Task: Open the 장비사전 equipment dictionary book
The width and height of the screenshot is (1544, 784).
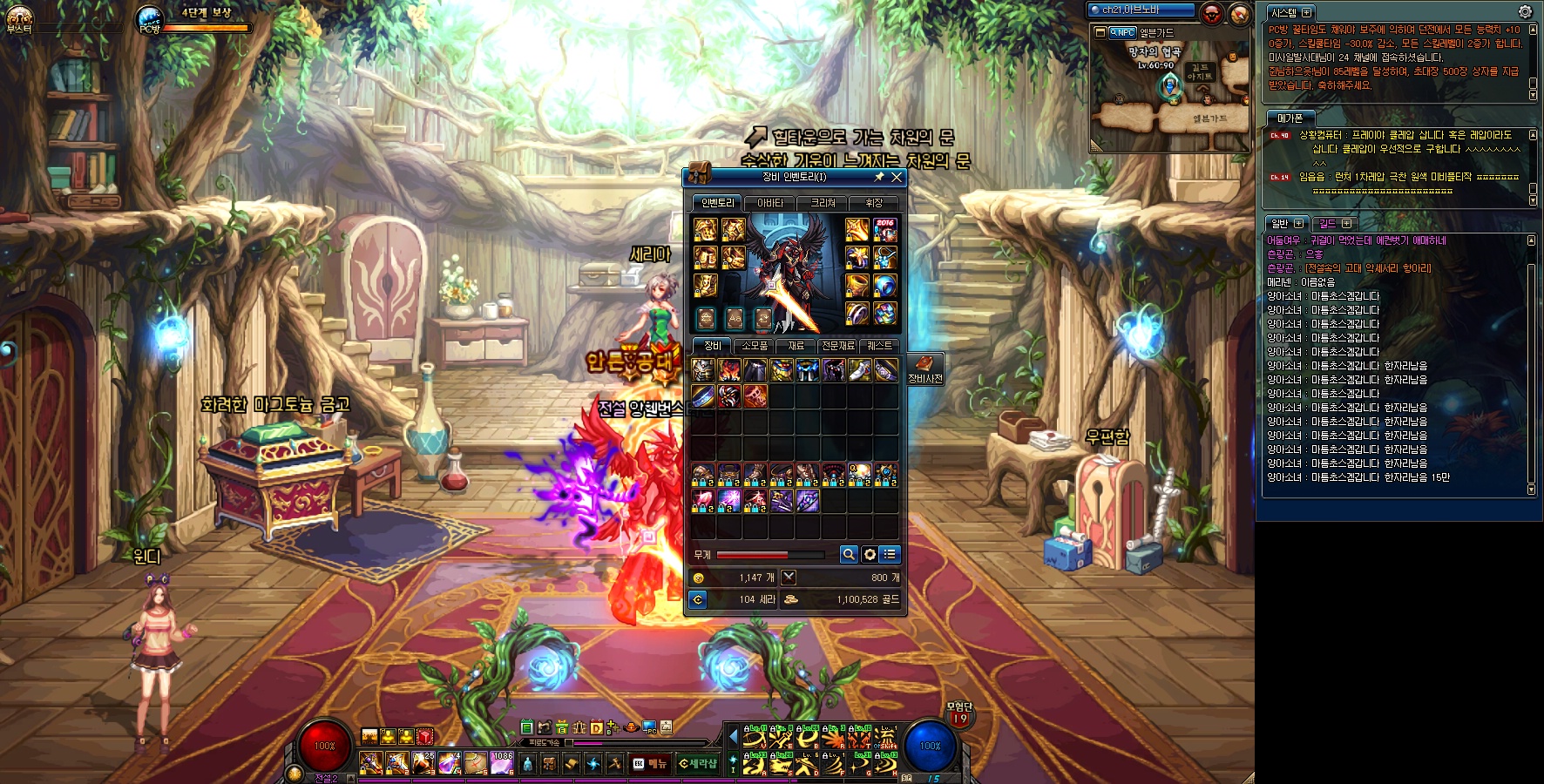Action: tap(924, 368)
